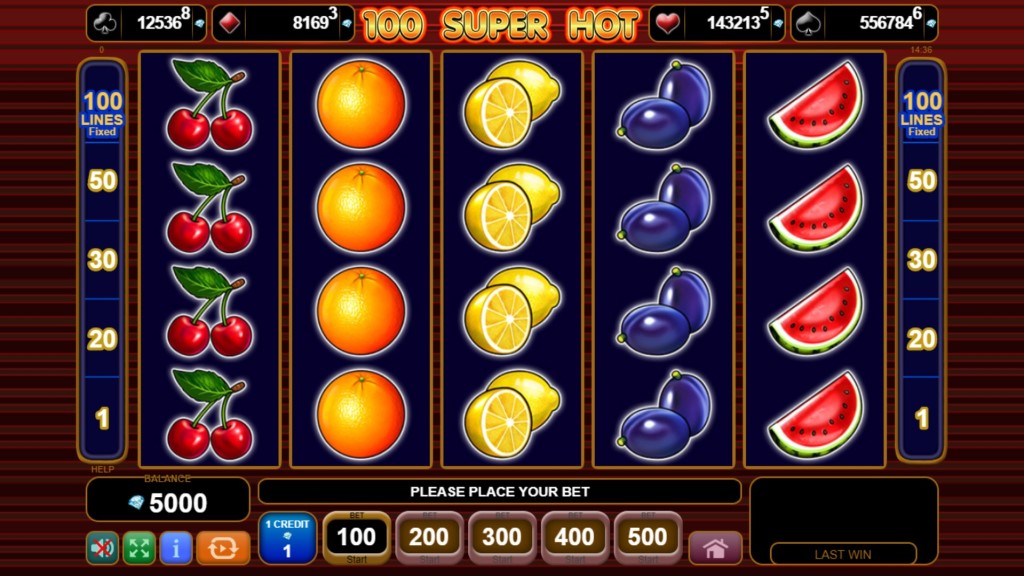Click the clubs jackpot counter
Viewport: 1024px width, 576px height.
coord(146,23)
